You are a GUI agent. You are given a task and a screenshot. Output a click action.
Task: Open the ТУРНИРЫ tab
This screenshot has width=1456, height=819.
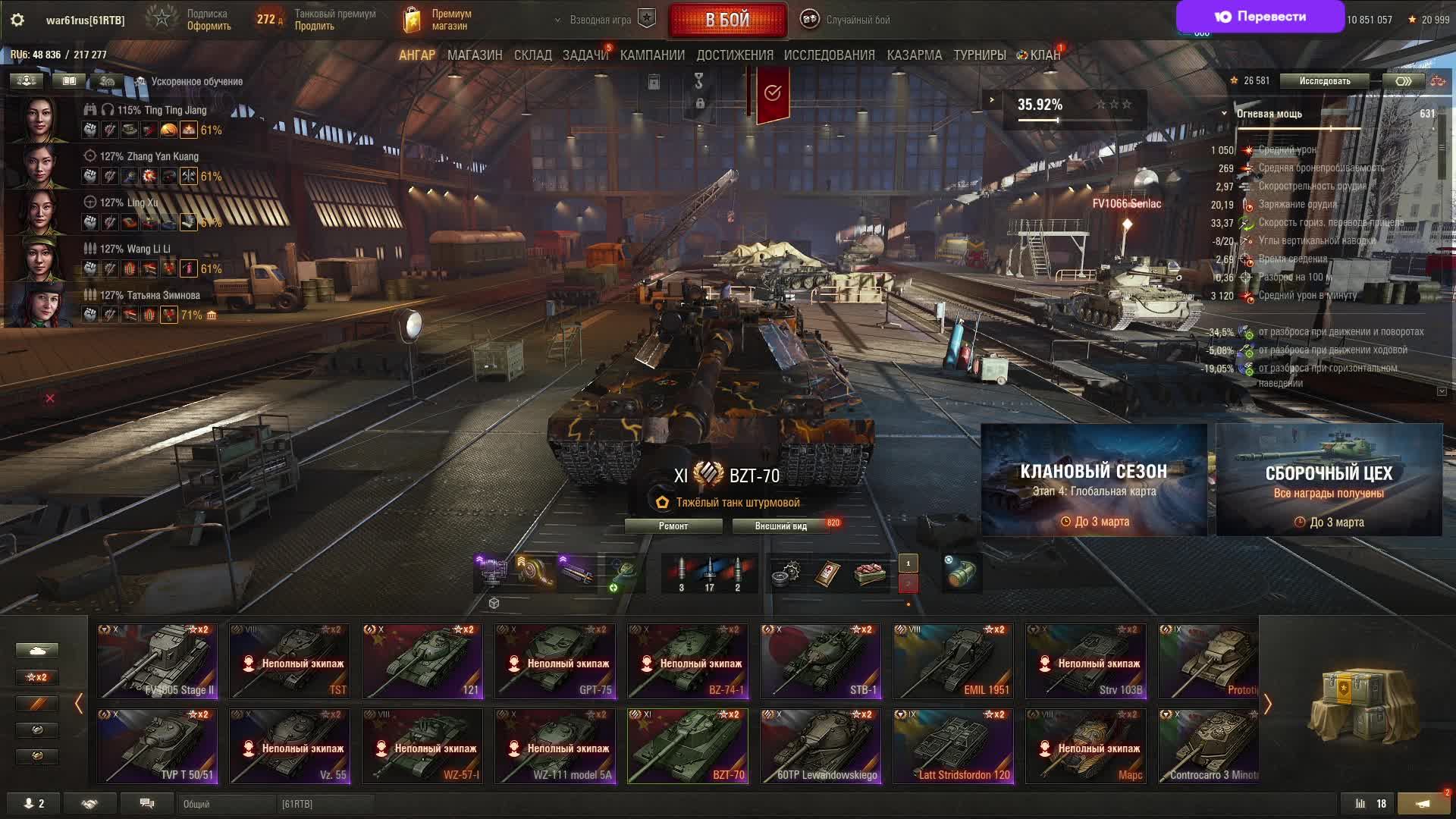[x=979, y=55]
